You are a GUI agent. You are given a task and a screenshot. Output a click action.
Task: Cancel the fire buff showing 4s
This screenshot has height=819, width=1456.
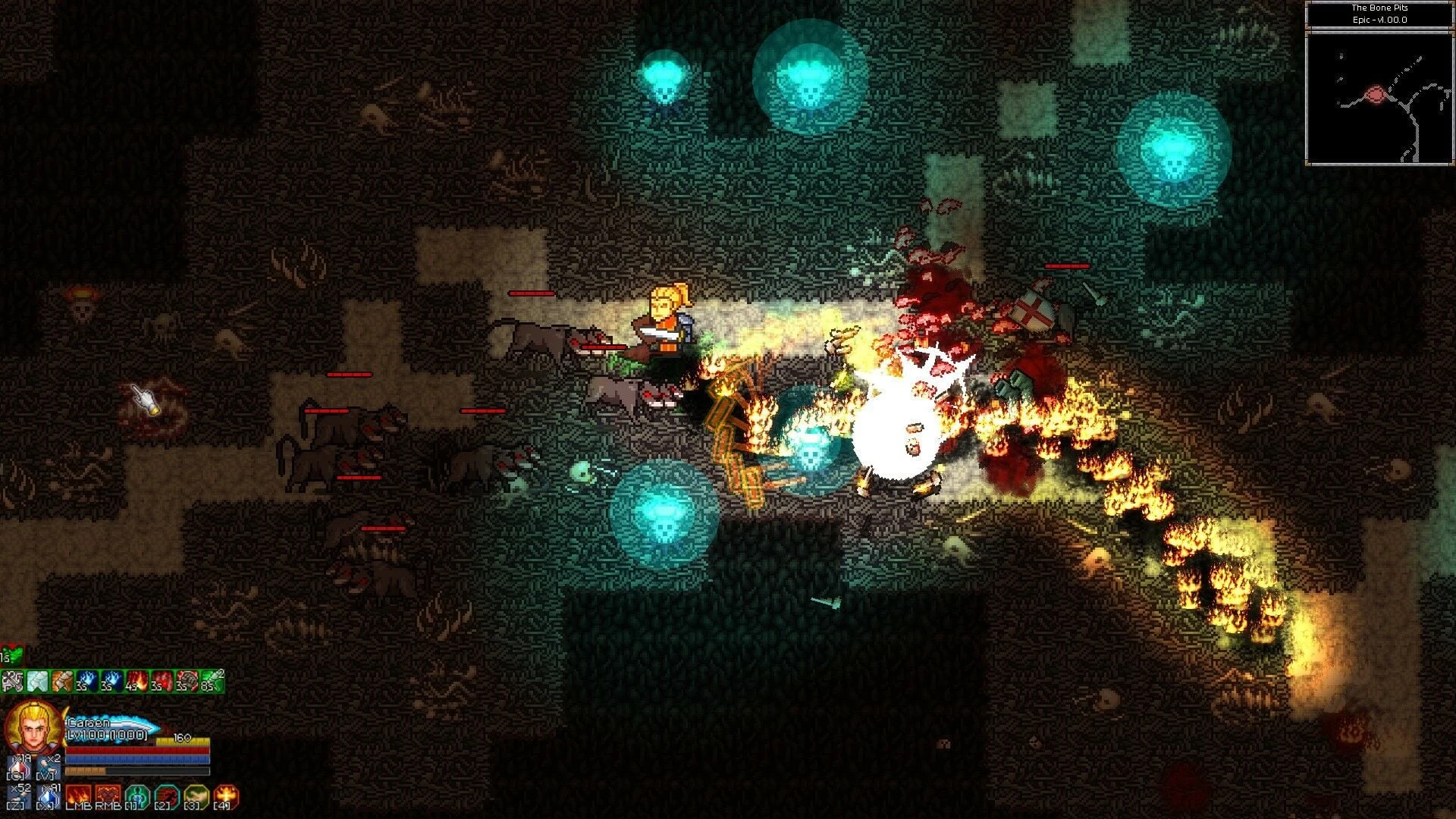pyautogui.click(x=137, y=680)
